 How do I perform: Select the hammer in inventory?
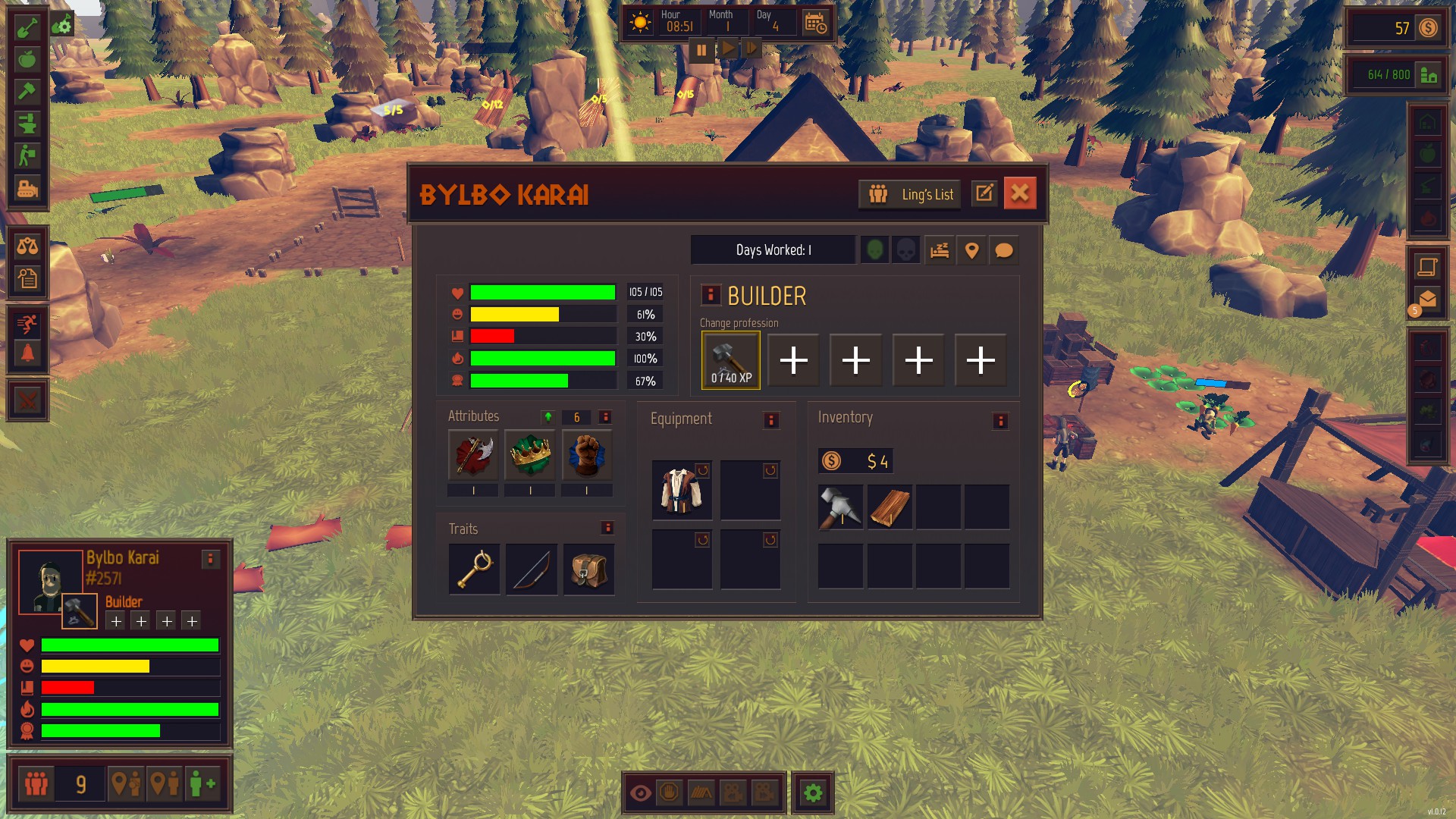(840, 507)
